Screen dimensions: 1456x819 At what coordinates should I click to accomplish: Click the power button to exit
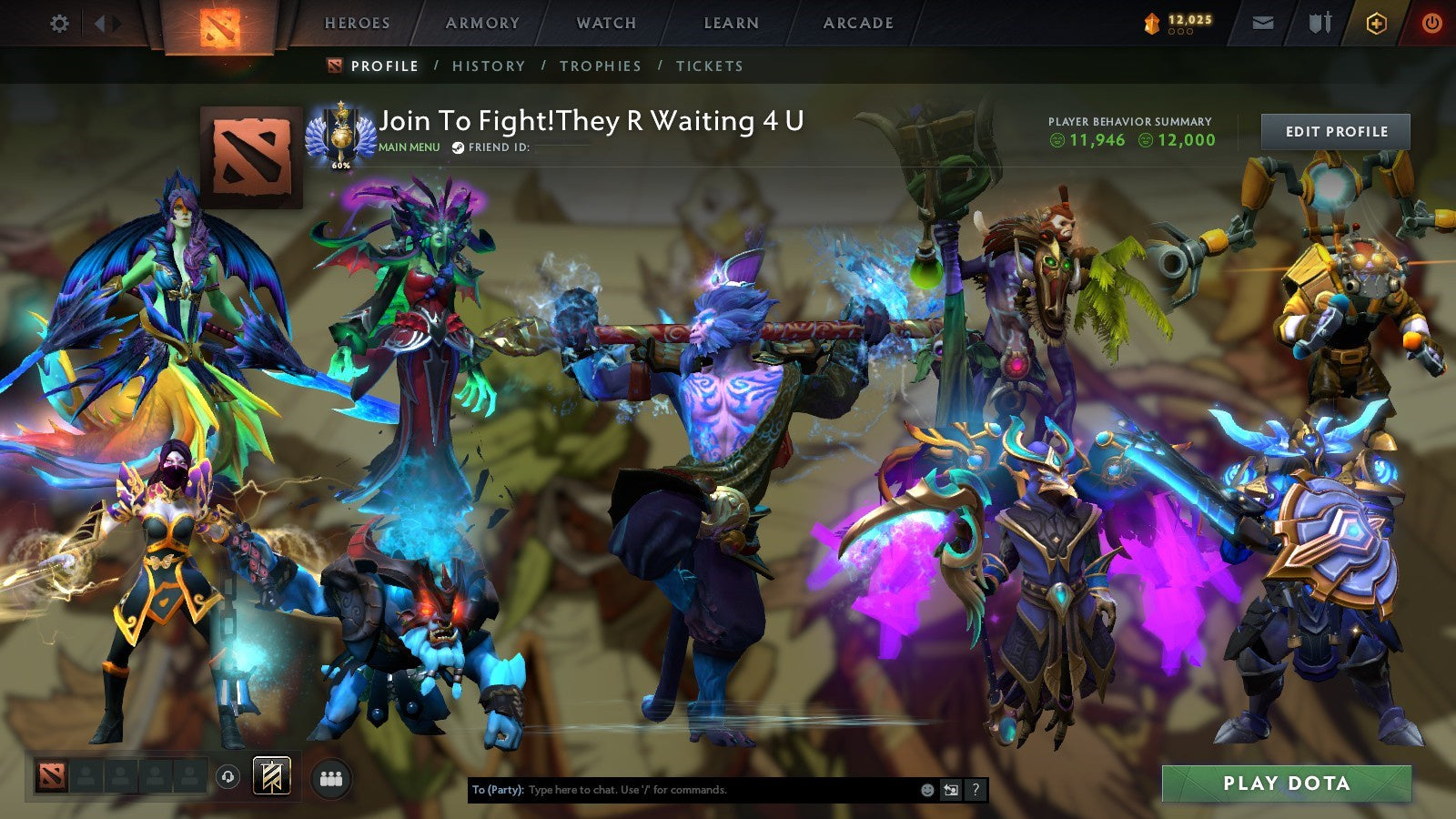coord(1431,24)
